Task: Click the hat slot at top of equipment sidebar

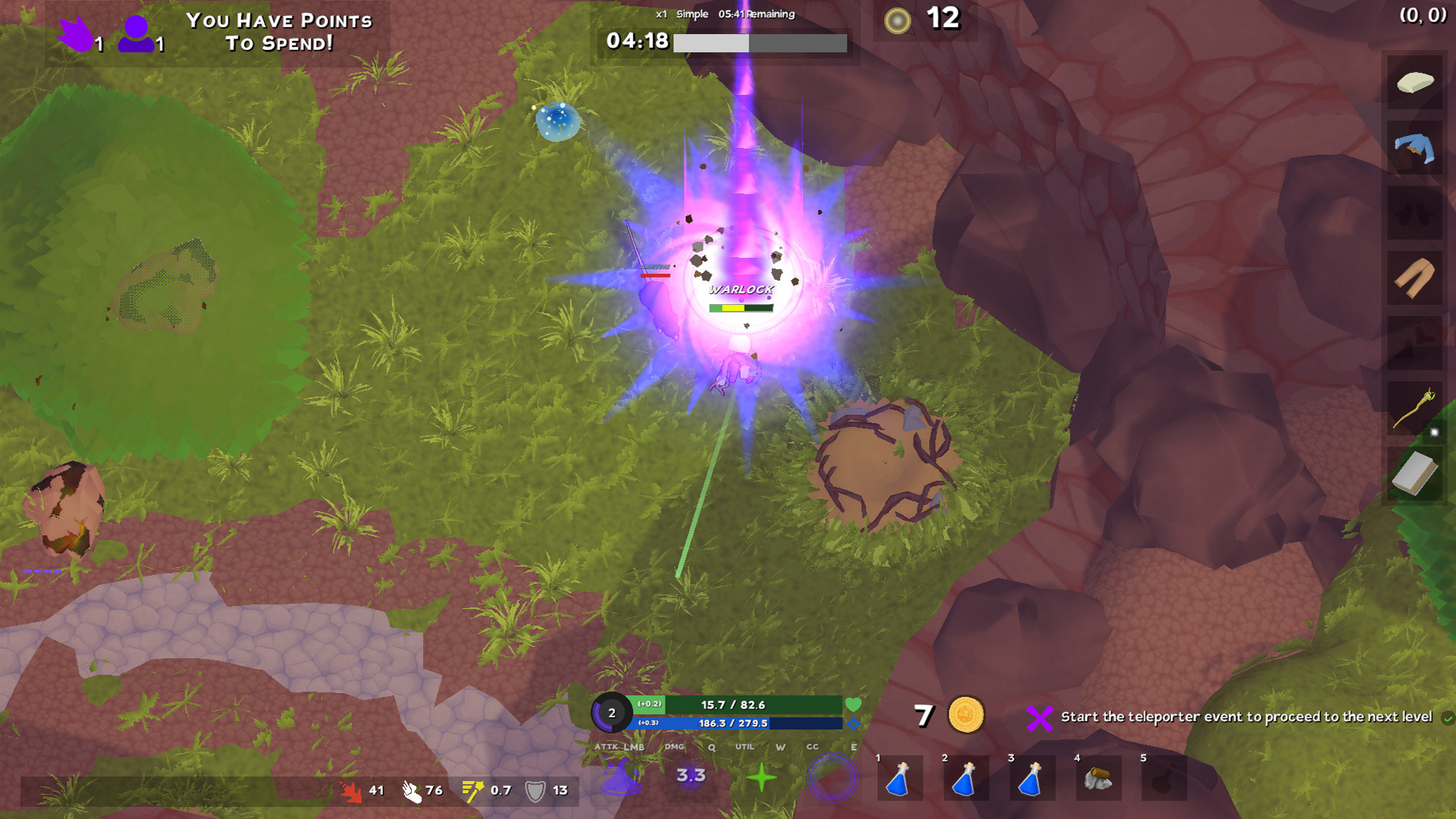Action: [1414, 83]
